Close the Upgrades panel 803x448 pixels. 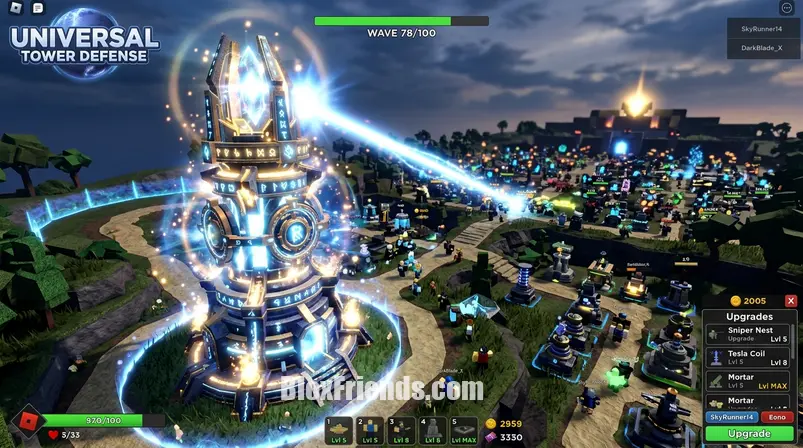pyautogui.click(x=791, y=301)
